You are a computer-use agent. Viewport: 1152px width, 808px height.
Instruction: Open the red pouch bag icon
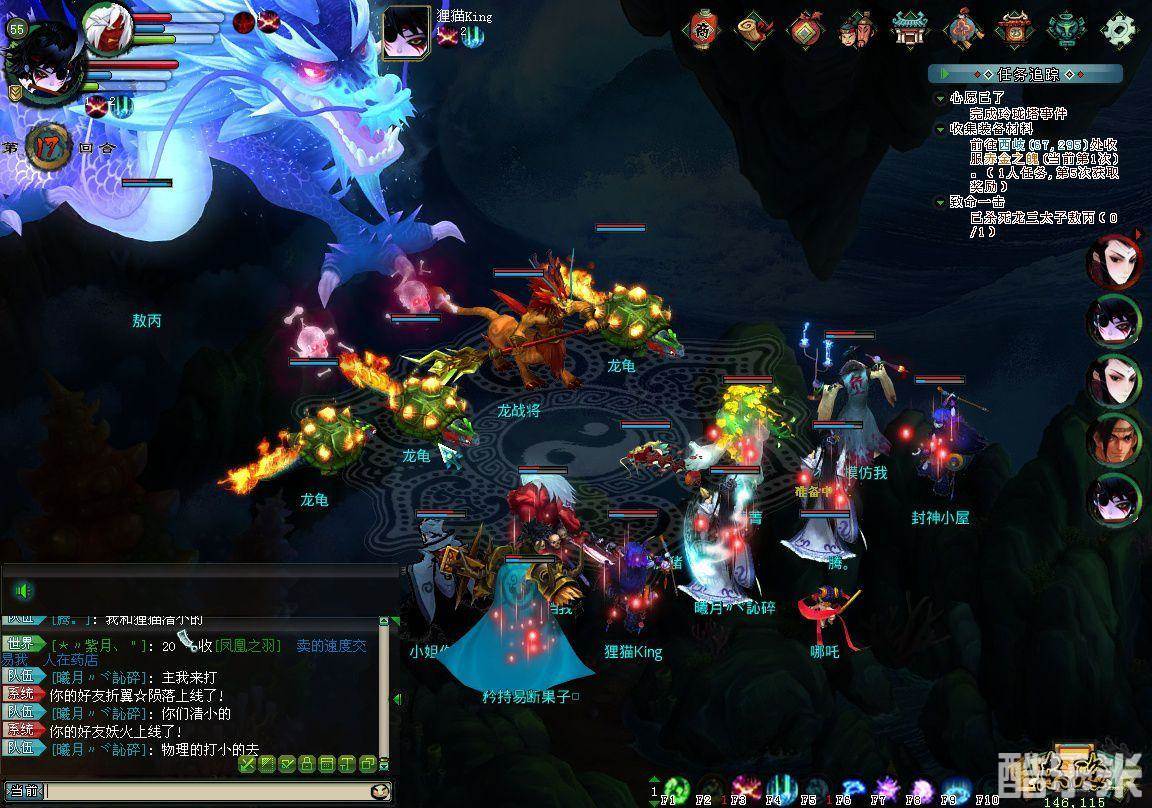coord(806,30)
